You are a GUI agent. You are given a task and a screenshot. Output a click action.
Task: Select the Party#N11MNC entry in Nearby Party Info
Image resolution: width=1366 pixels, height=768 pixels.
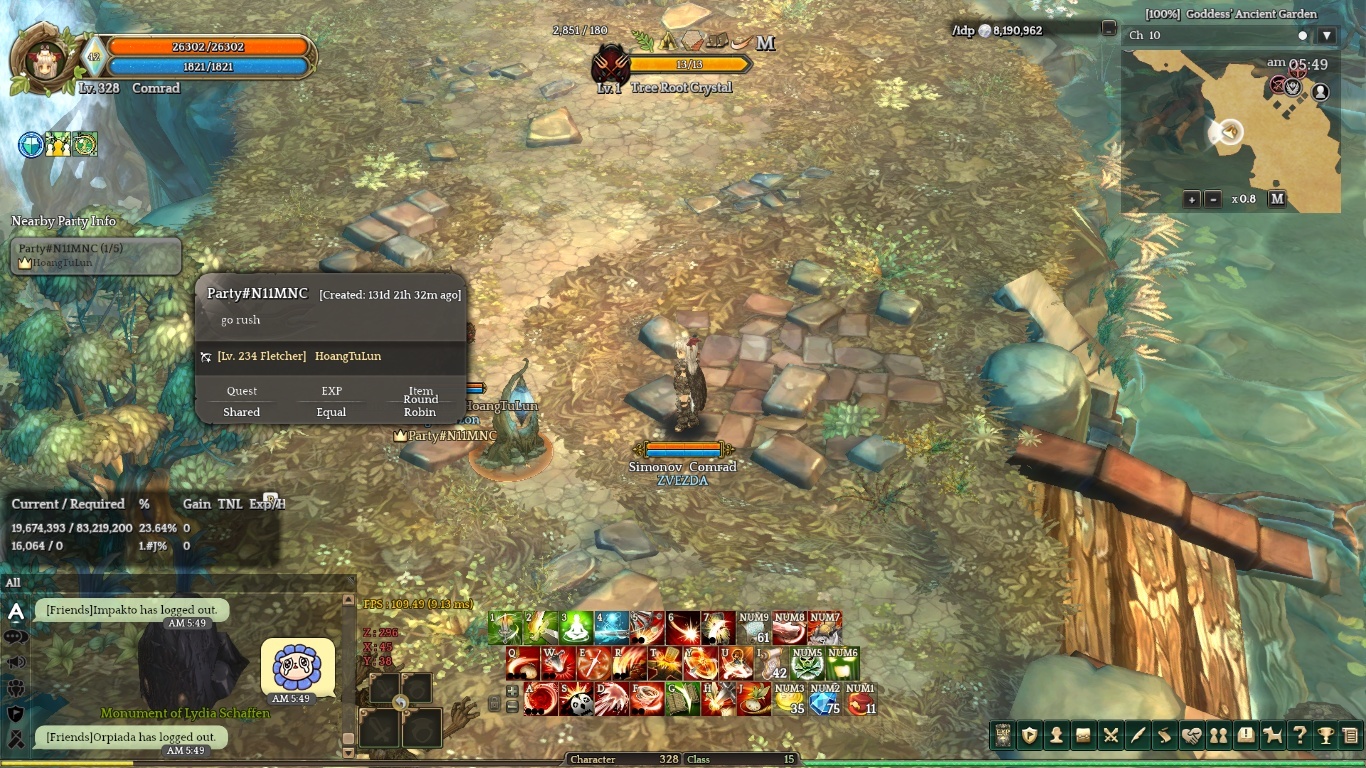point(96,255)
